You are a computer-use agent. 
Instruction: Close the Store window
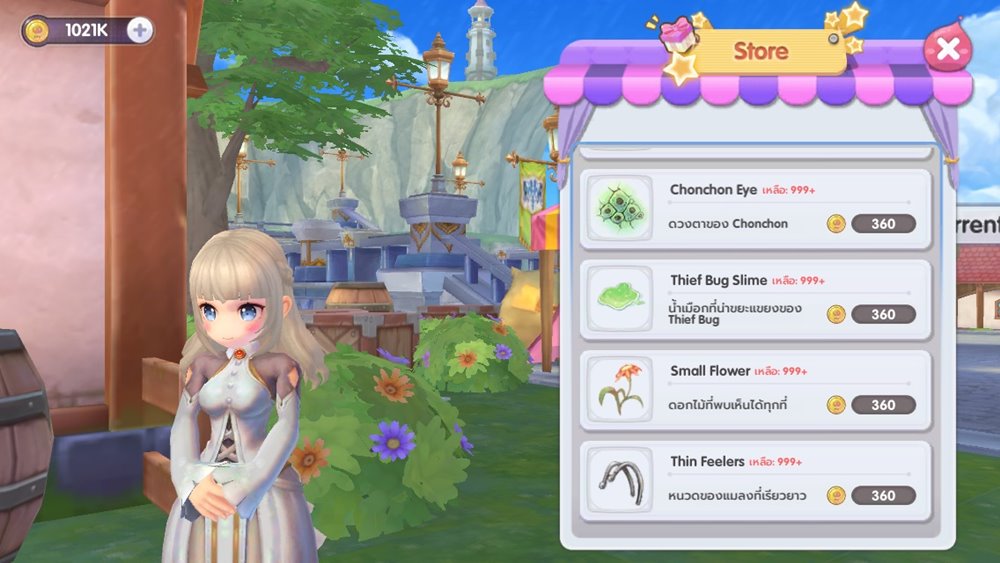947,48
